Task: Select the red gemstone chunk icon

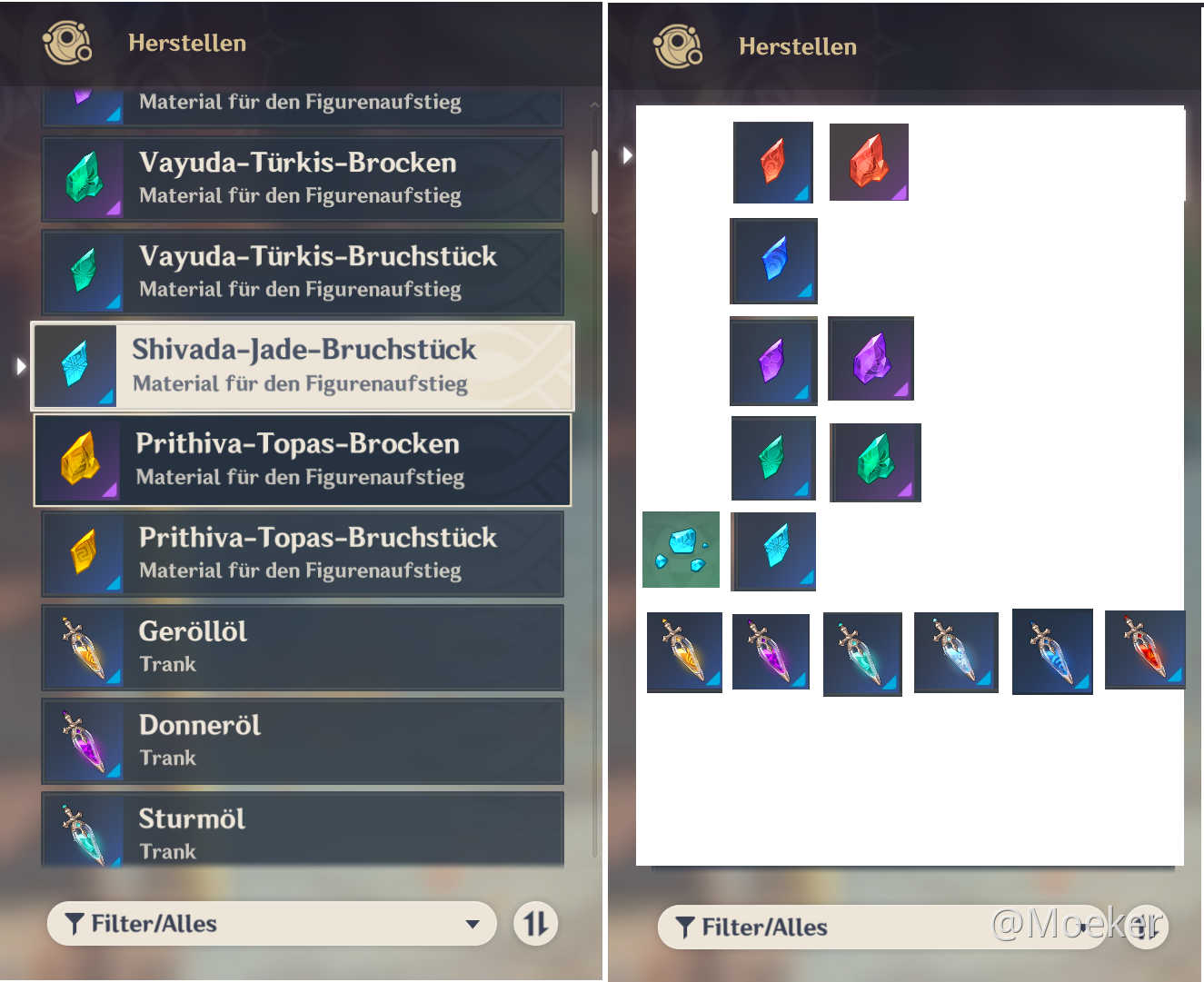Action: 869,163
